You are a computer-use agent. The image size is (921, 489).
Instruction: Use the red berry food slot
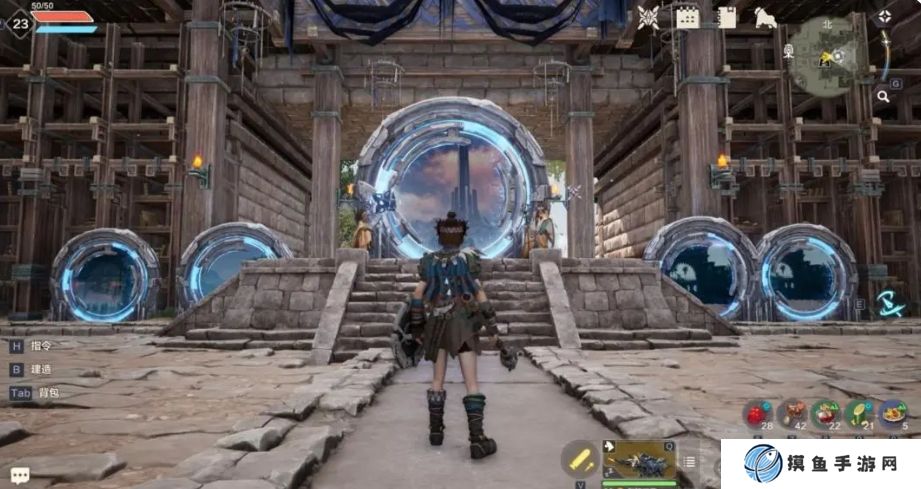(x=758, y=414)
